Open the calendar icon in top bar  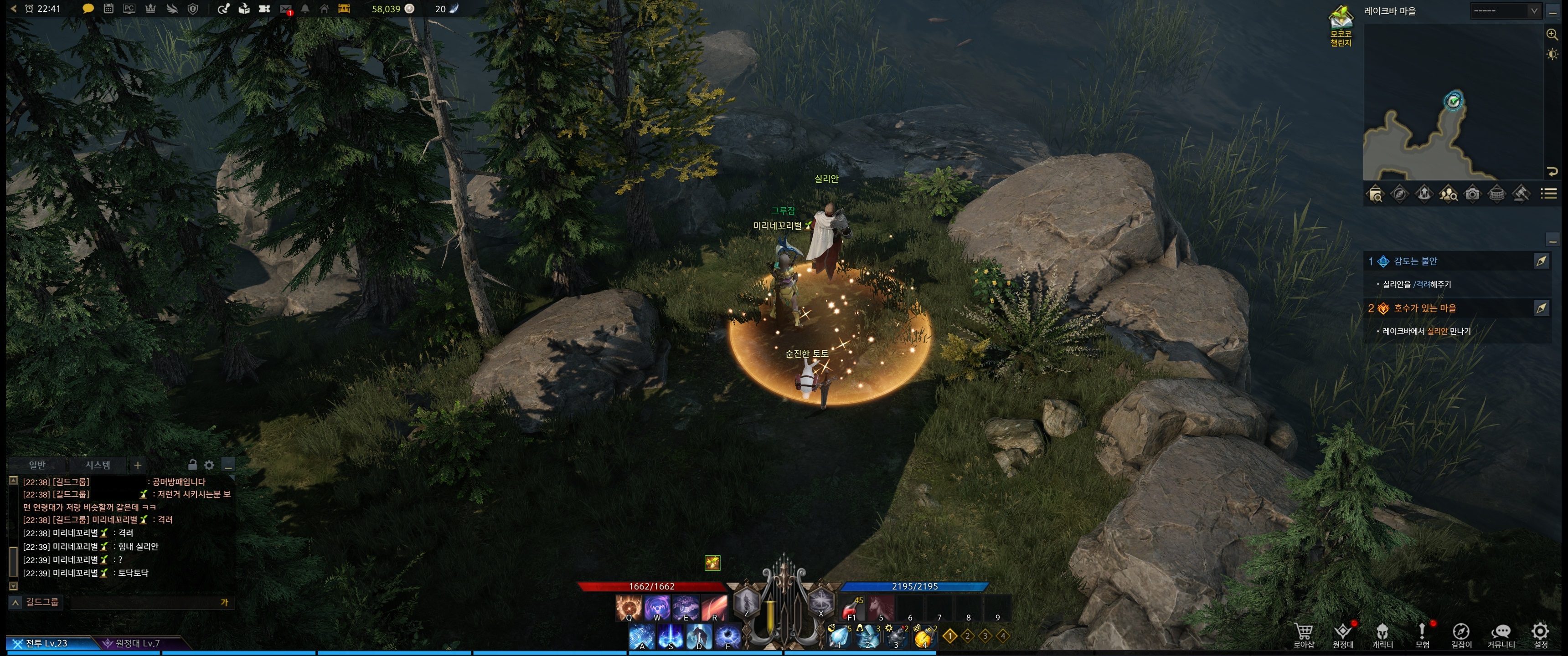pyautogui.click(x=108, y=9)
